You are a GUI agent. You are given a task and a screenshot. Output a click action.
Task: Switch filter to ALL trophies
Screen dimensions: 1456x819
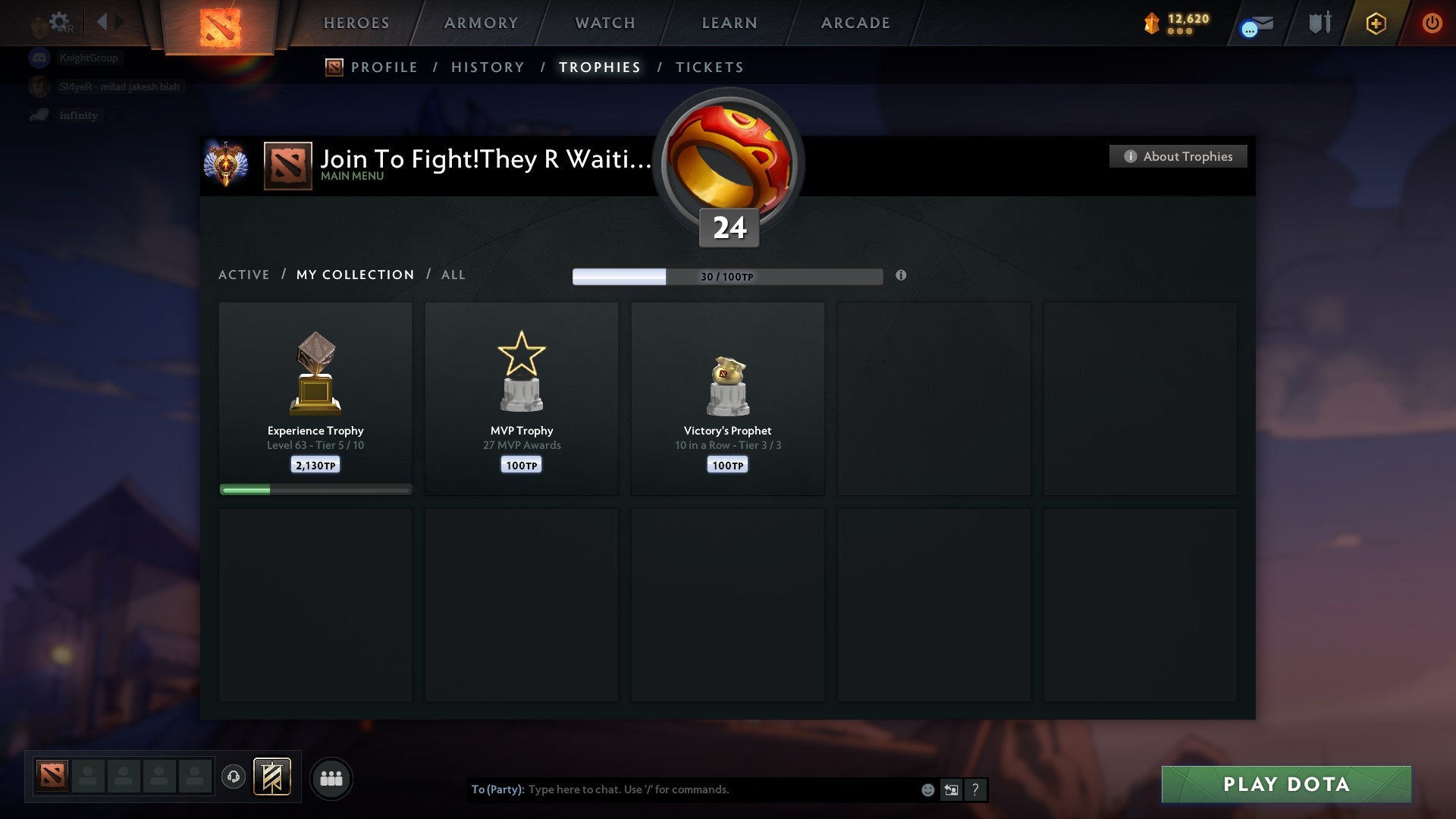pyautogui.click(x=453, y=275)
